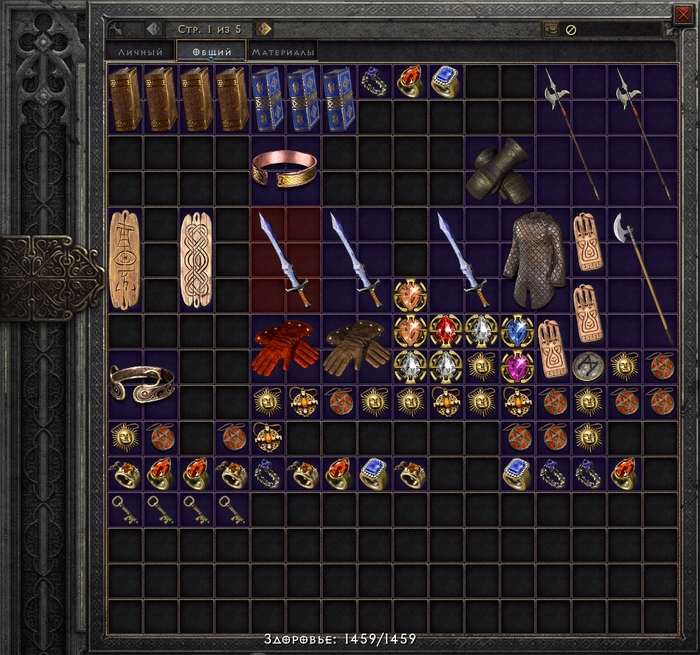
Task: Switch to the Личный stash tab
Action: tap(140, 52)
